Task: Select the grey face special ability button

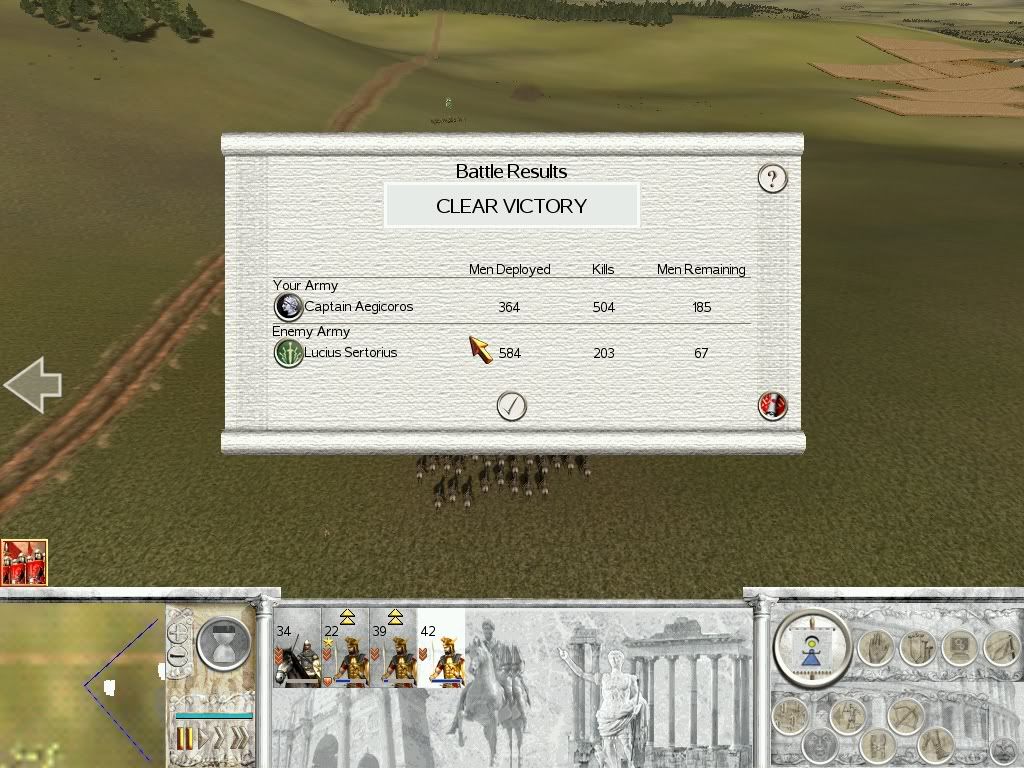Action: [x=821, y=745]
